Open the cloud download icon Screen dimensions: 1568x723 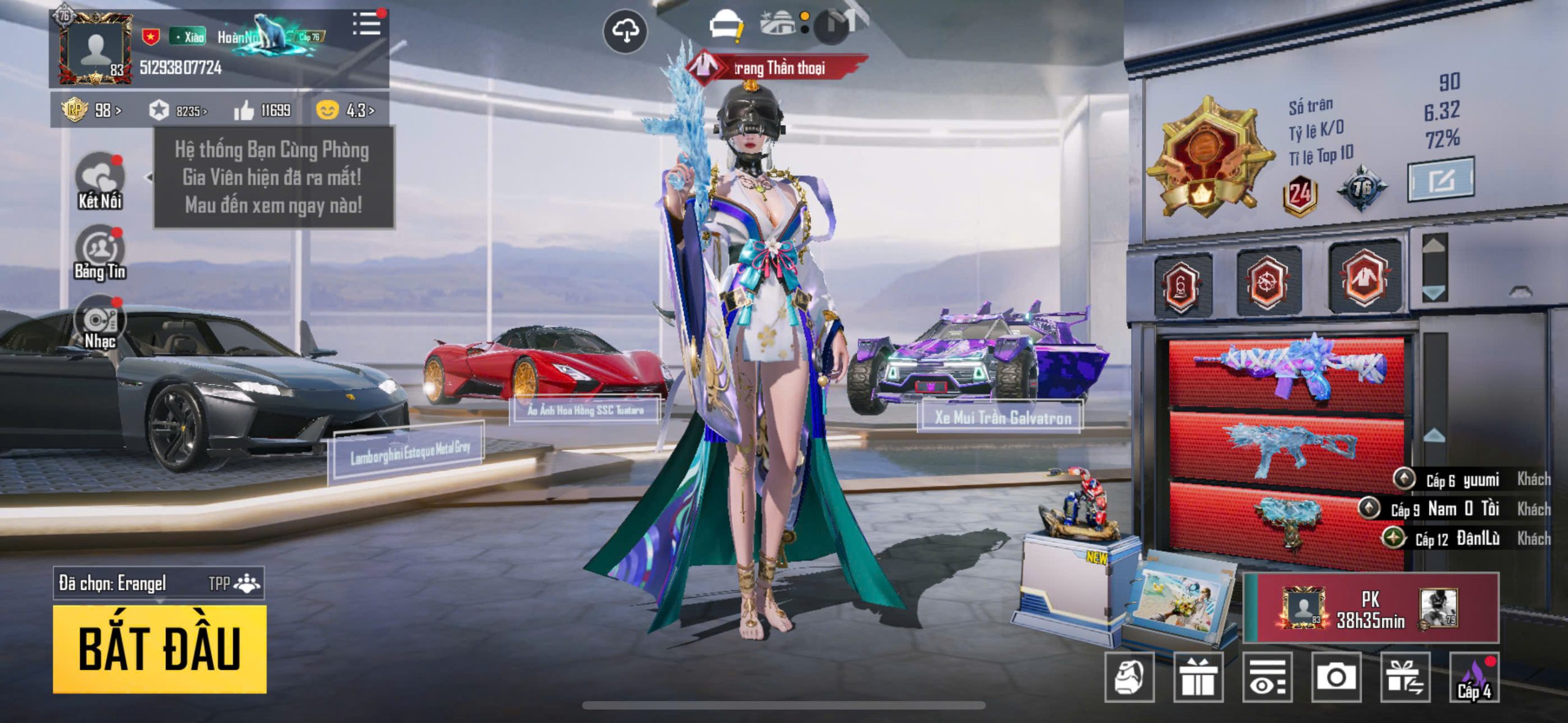pyautogui.click(x=625, y=31)
